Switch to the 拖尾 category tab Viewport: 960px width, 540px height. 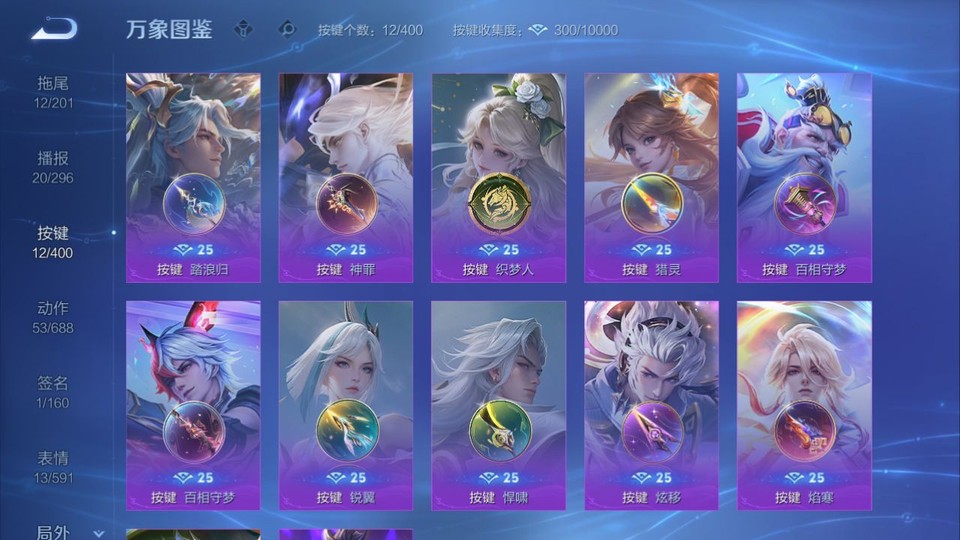(53, 91)
